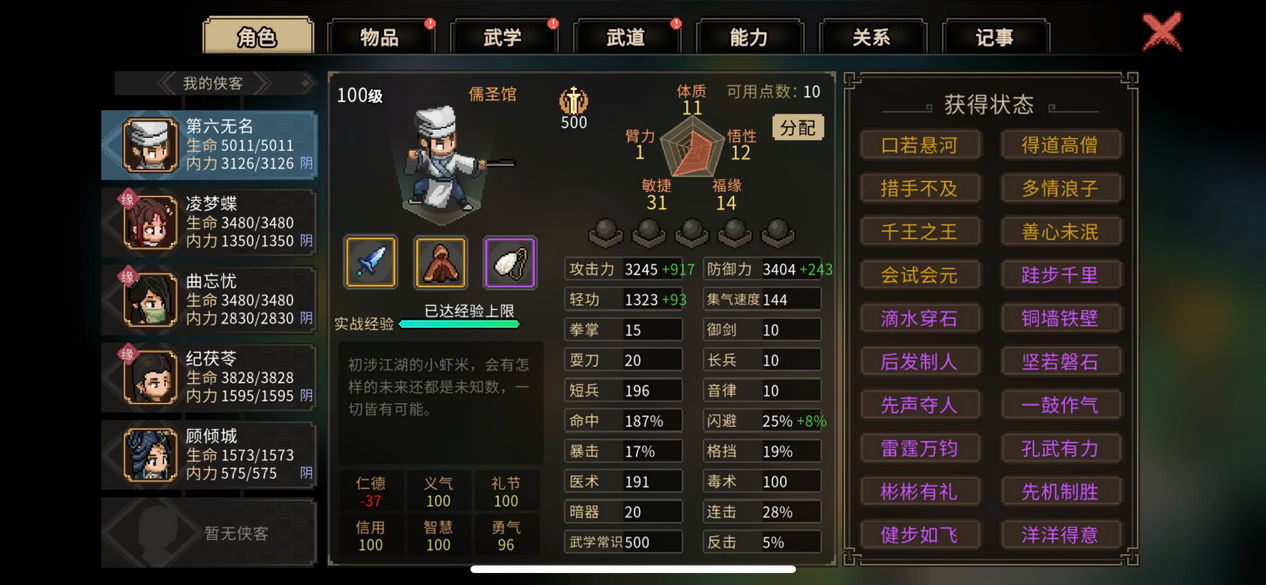The image size is (1266, 585).
Task: Open the 关系 tab
Action: click(x=872, y=38)
